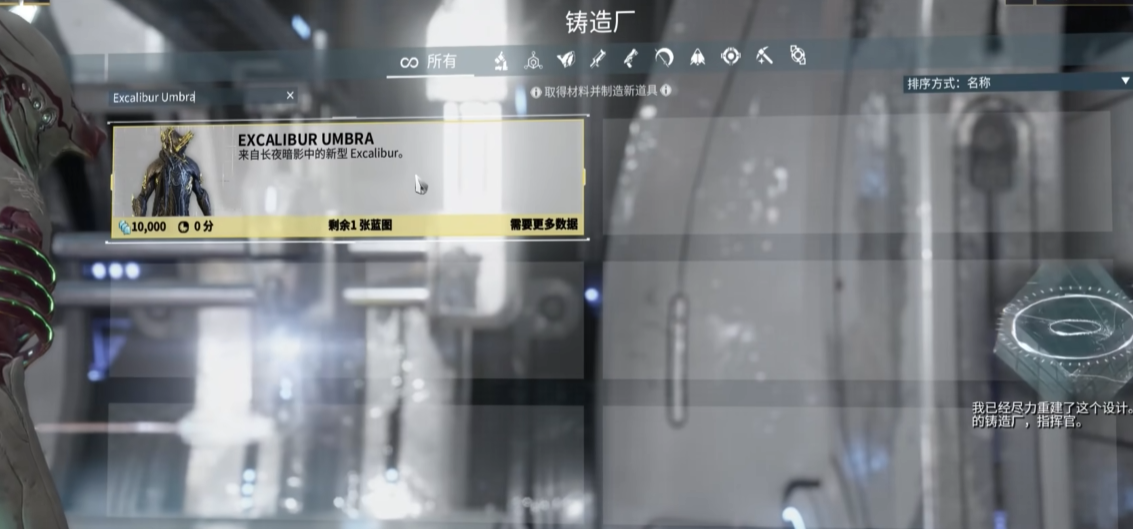Switch to the last linked-hexagons category tab
Screen dimensions: 1133x529
point(798,56)
